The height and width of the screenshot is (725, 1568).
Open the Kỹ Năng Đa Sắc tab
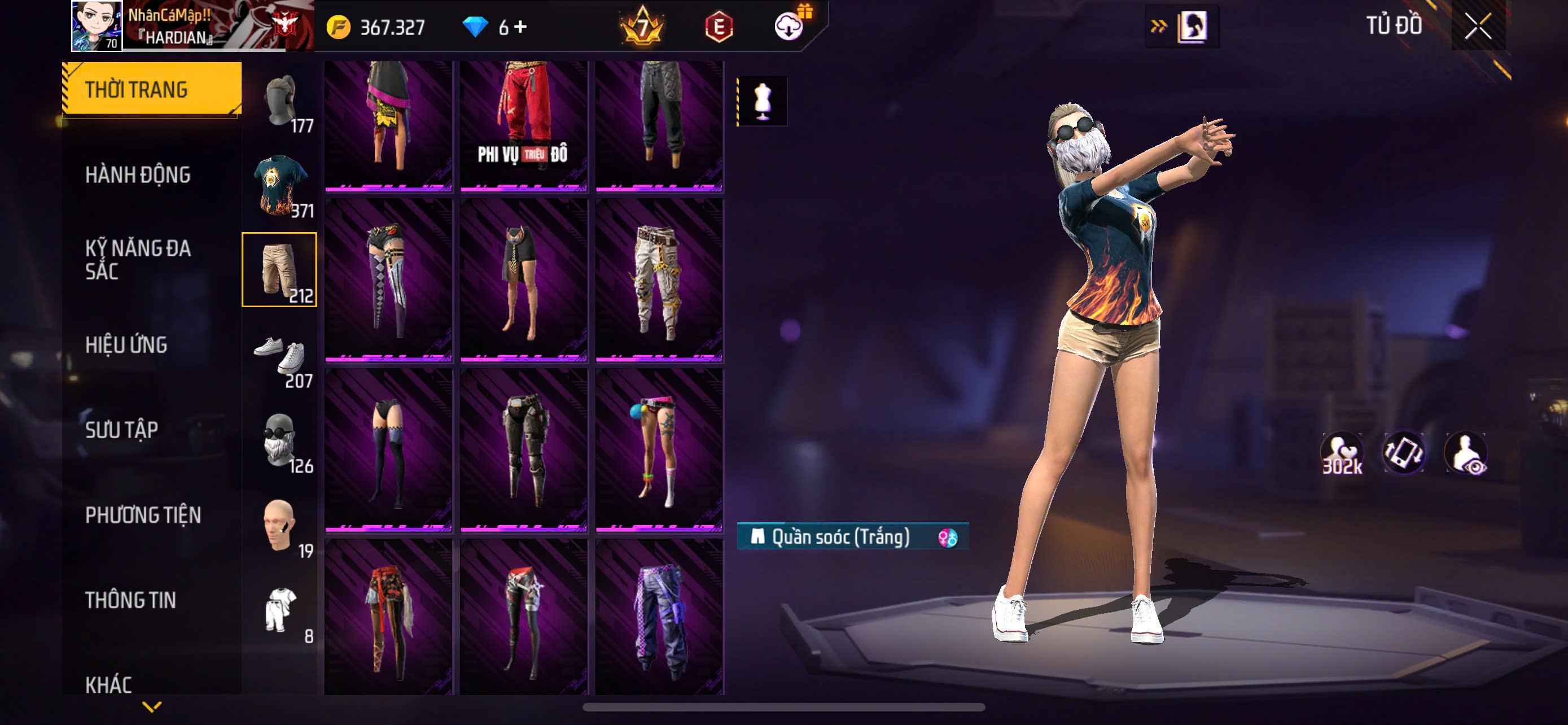(138, 259)
